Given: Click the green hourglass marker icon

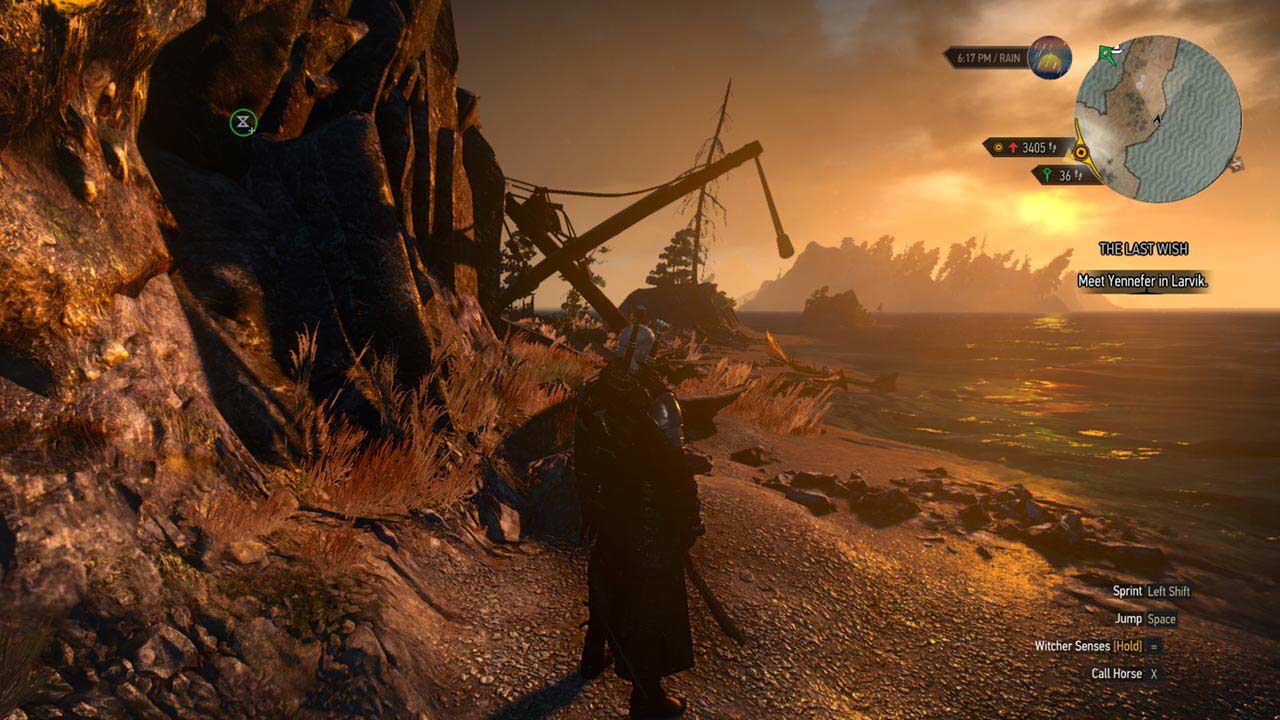Looking at the screenshot, I should pyautogui.click(x=243, y=123).
